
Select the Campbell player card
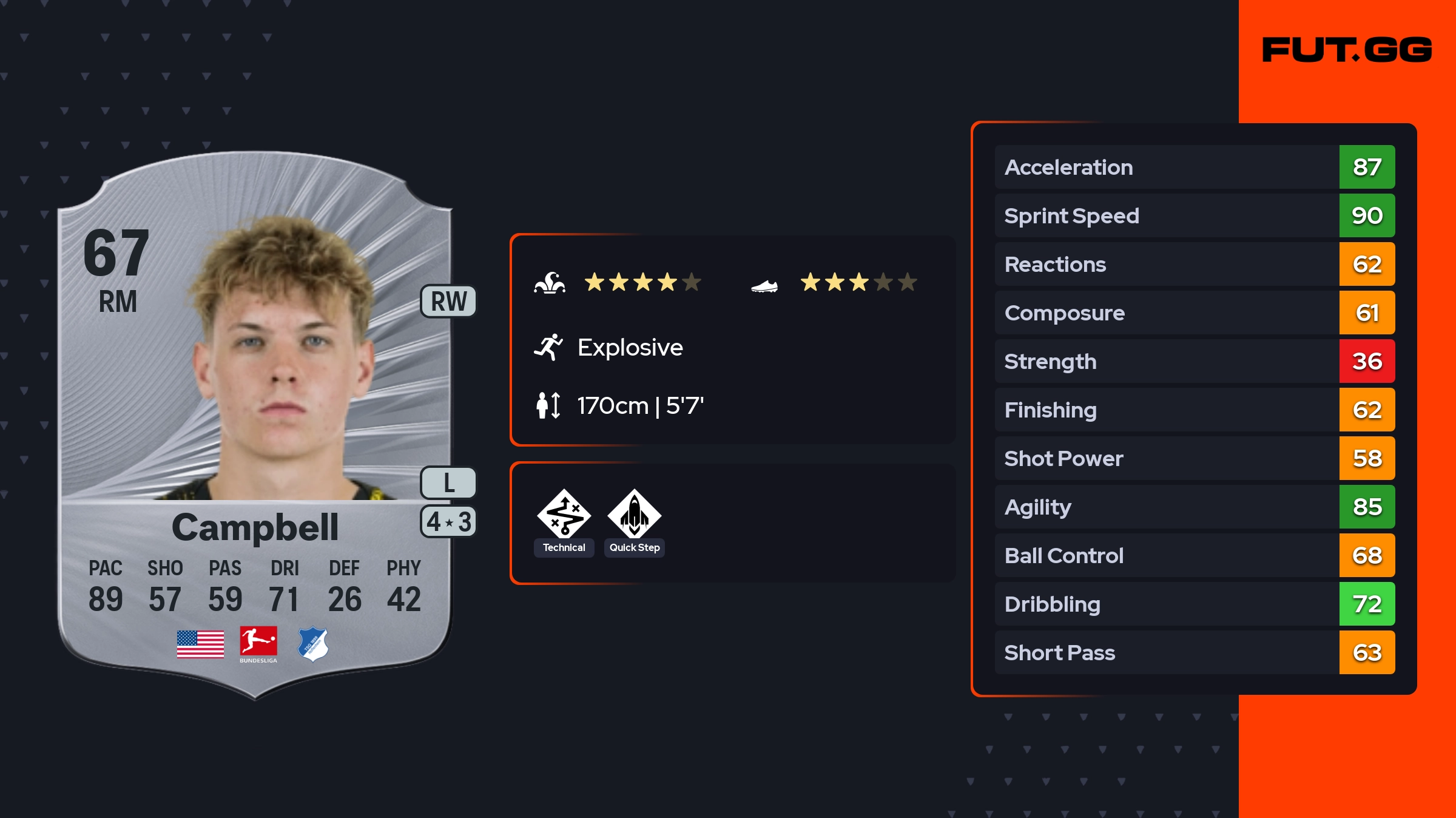click(255, 425)
